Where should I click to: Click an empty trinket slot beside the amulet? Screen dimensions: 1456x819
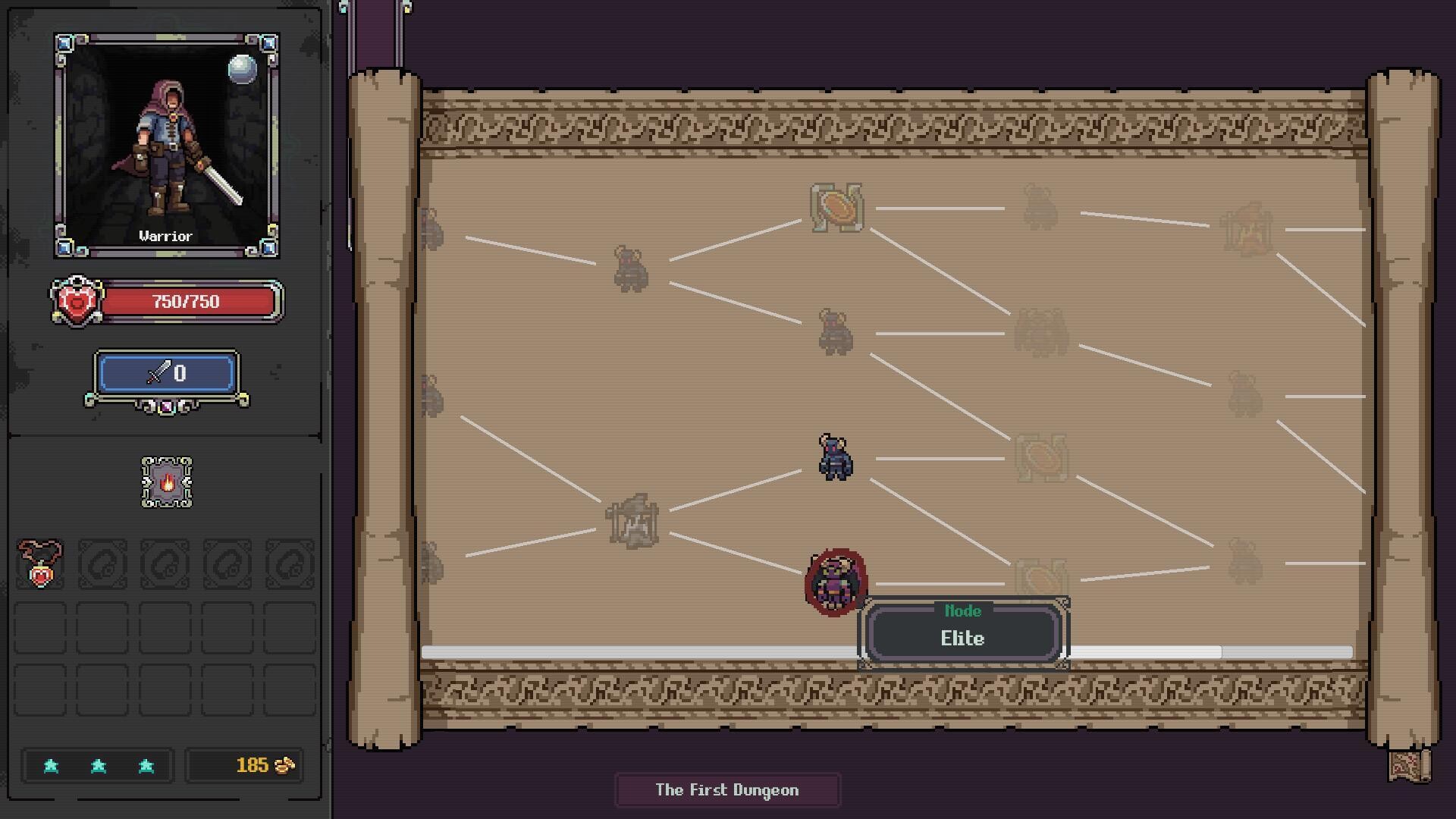point(102,563)
